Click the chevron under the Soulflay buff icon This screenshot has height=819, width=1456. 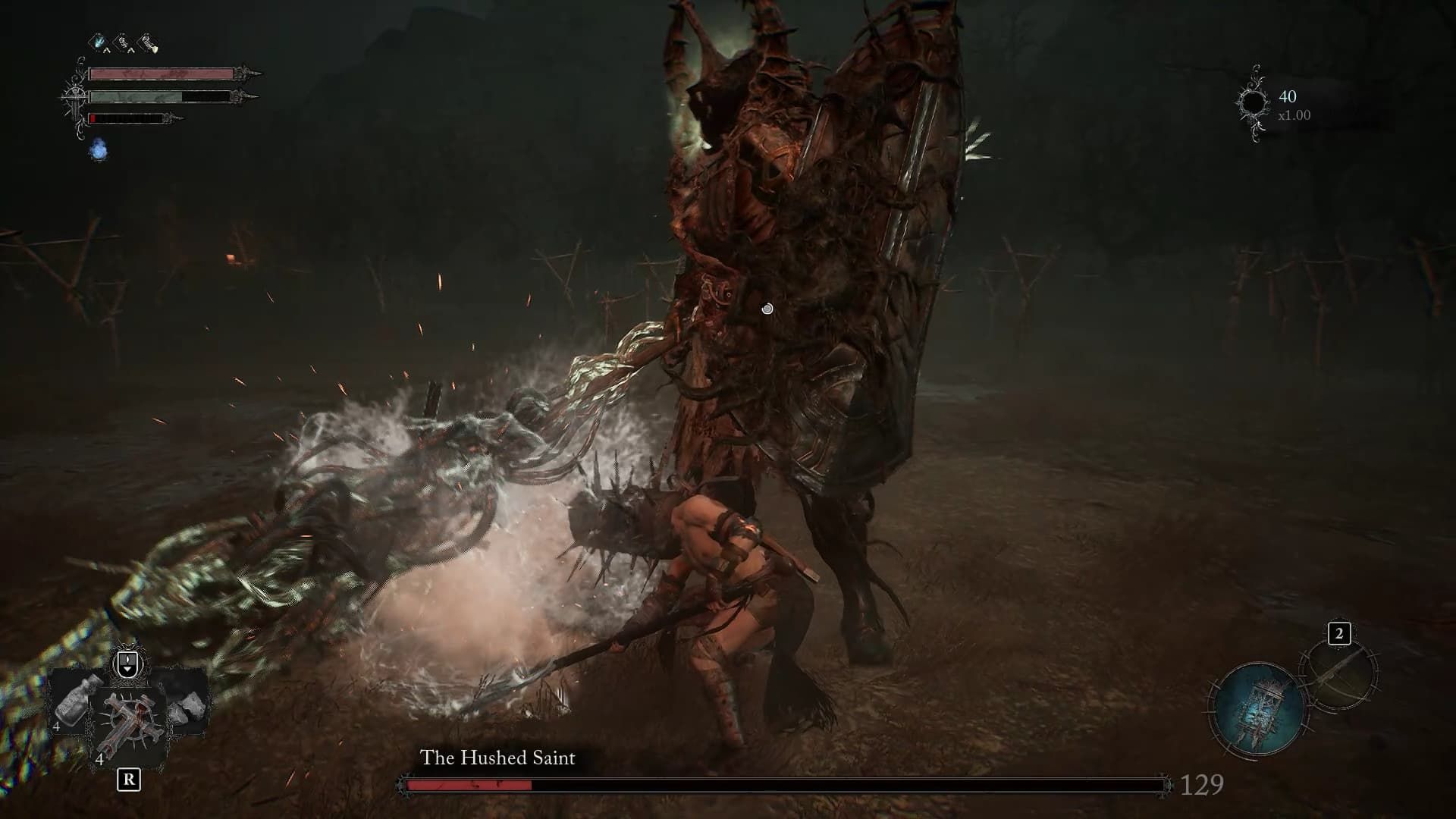106,50
